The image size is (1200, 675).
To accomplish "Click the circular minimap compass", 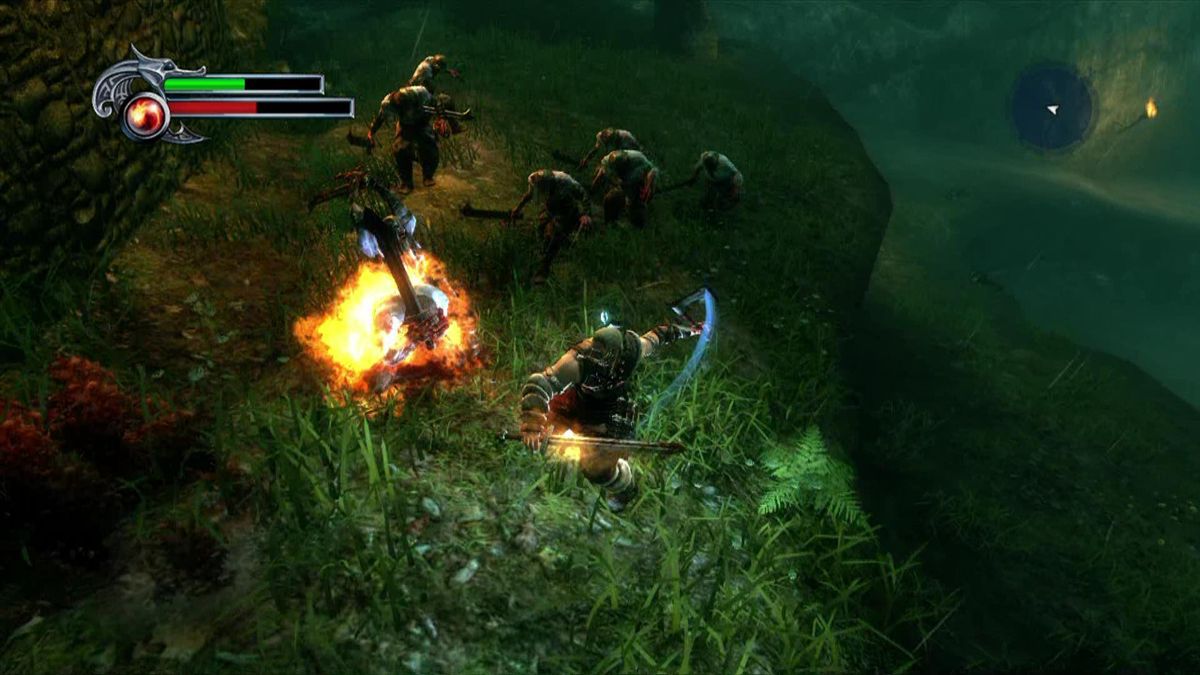I will point(1052,107).
